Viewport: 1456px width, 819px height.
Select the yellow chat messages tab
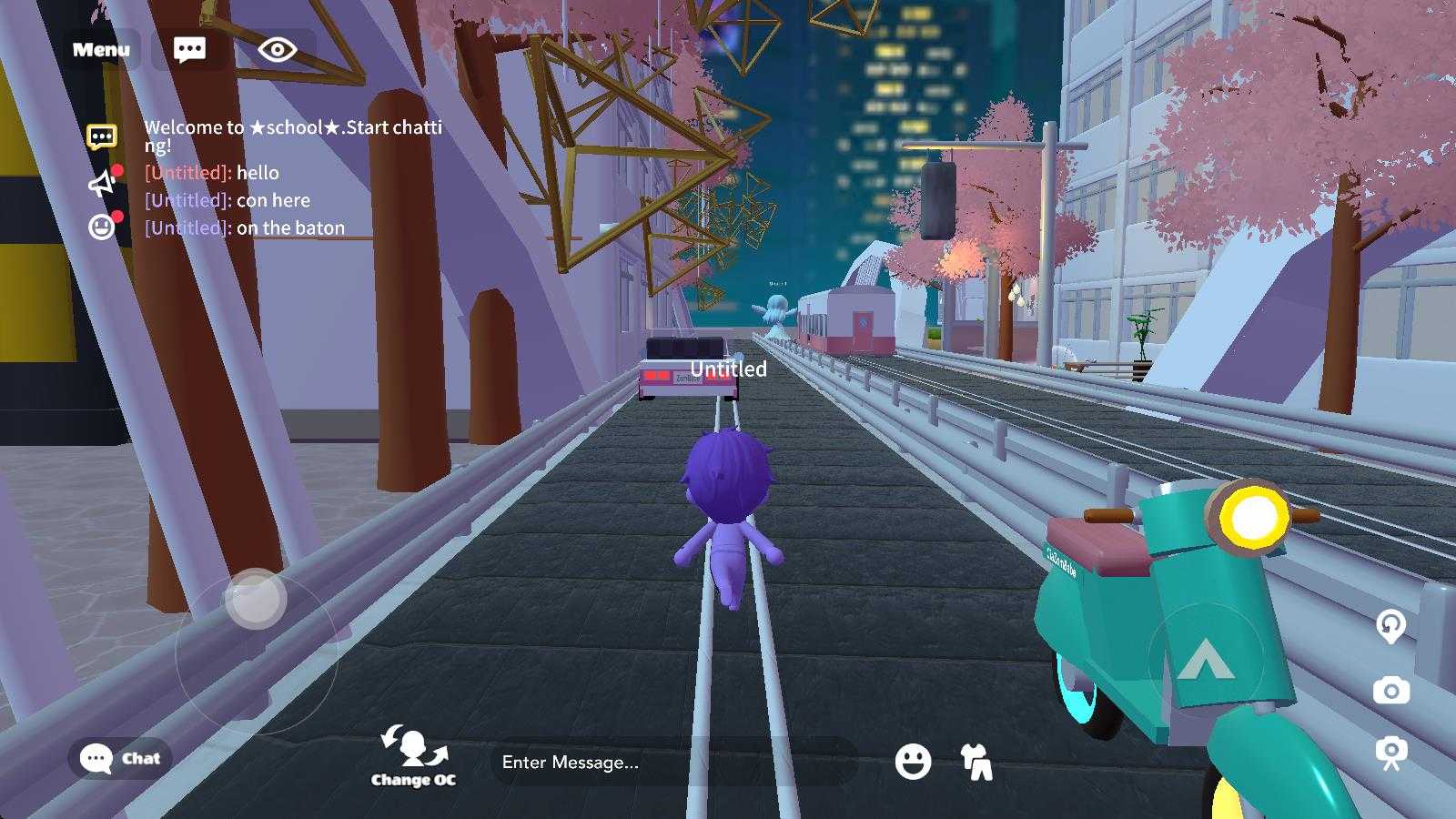(102, 137)
